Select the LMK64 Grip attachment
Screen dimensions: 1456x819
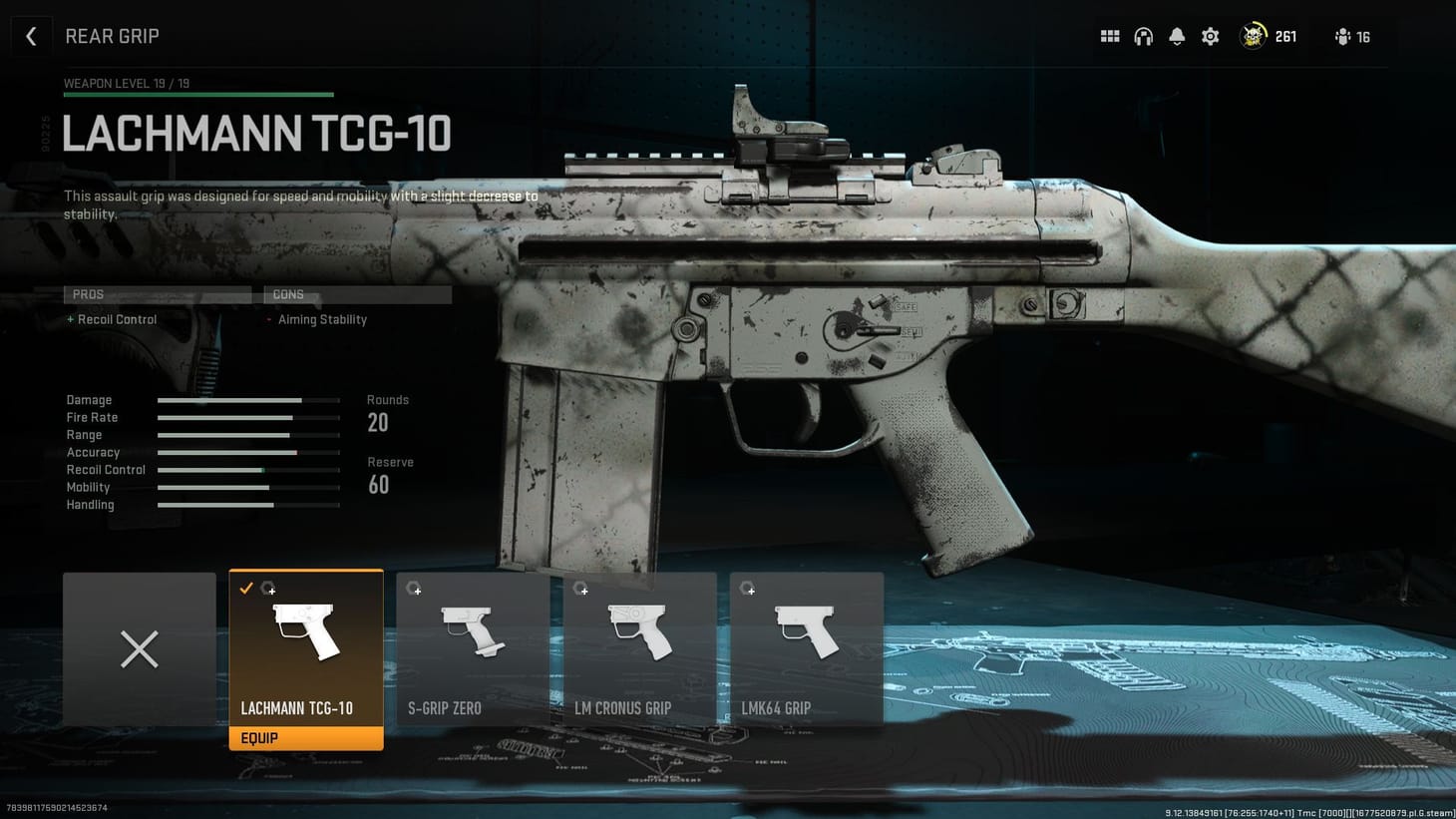pyautogui.click(x=806, y=648)
